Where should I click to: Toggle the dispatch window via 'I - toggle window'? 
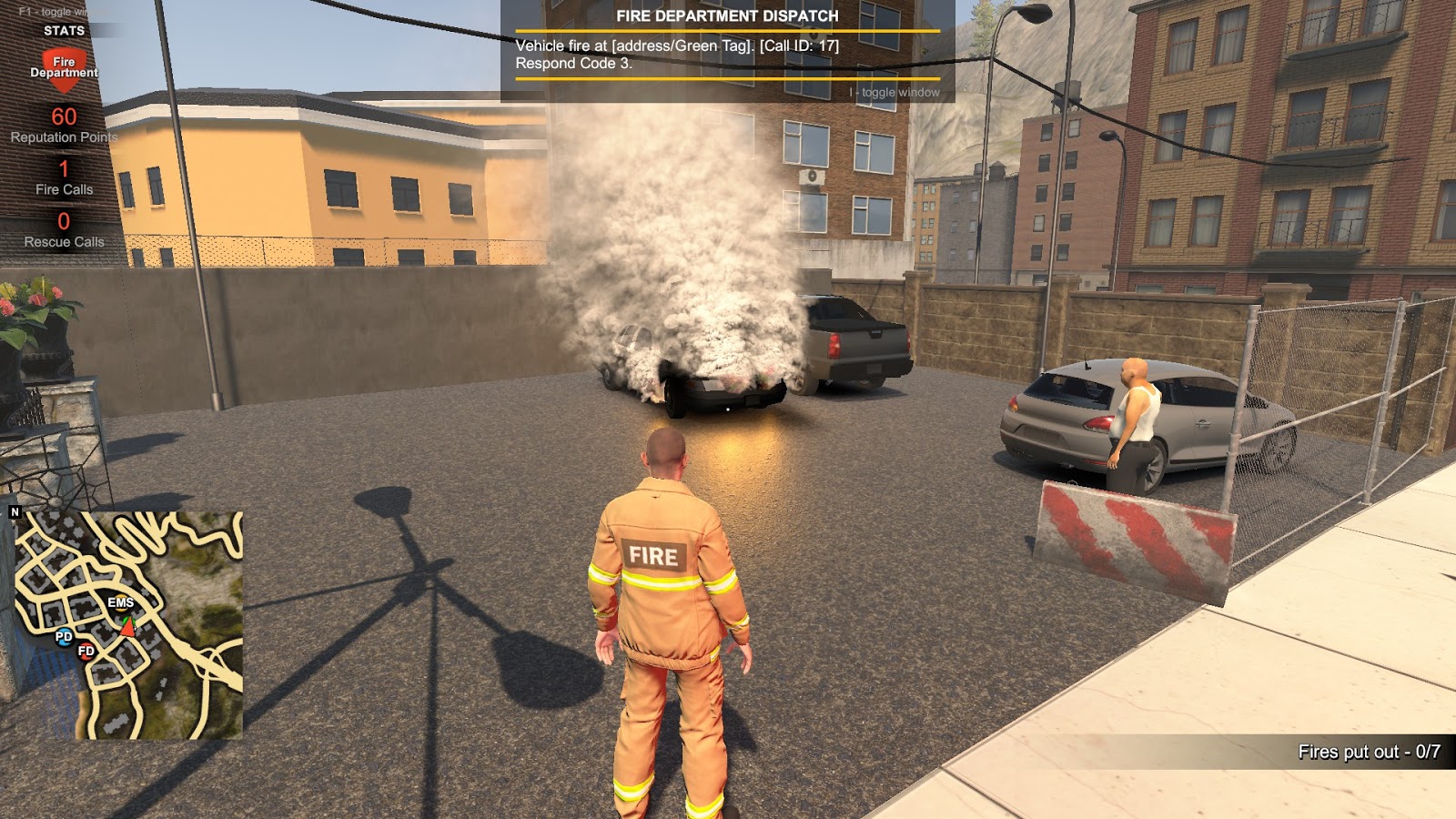(895, 91)
